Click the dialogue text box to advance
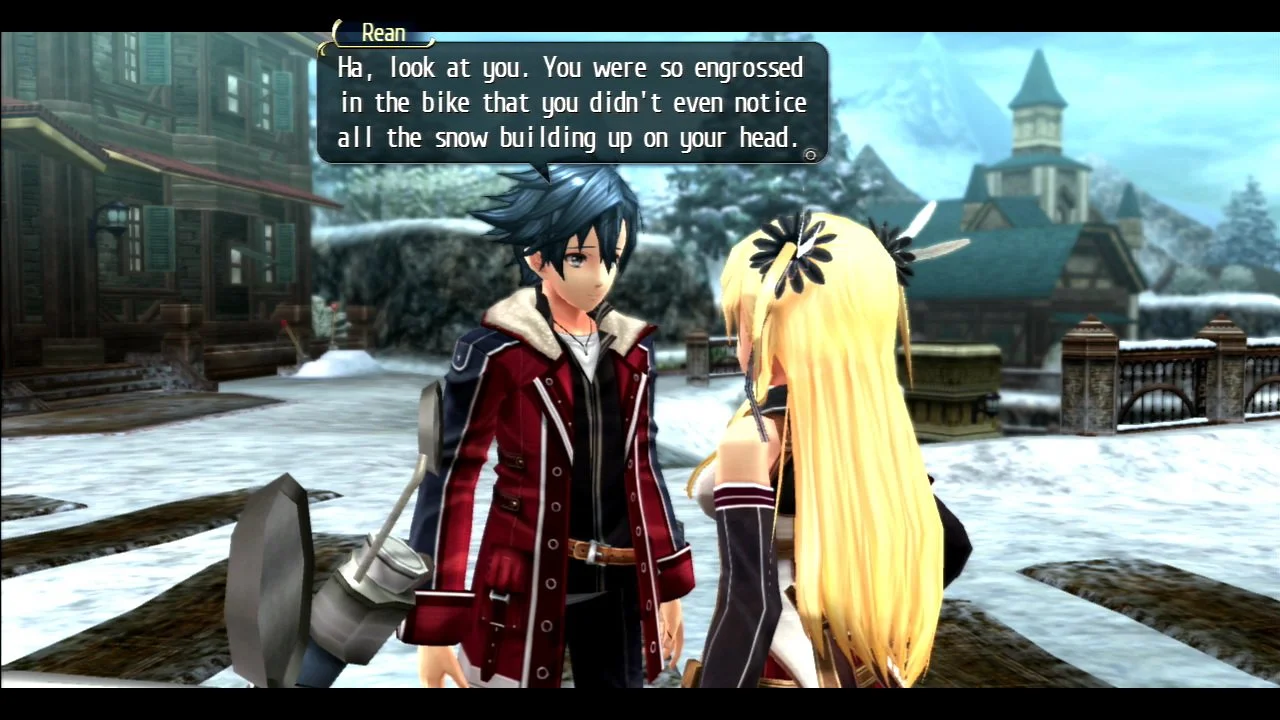This screenshot has width=1280, height=720. (570, 103)
